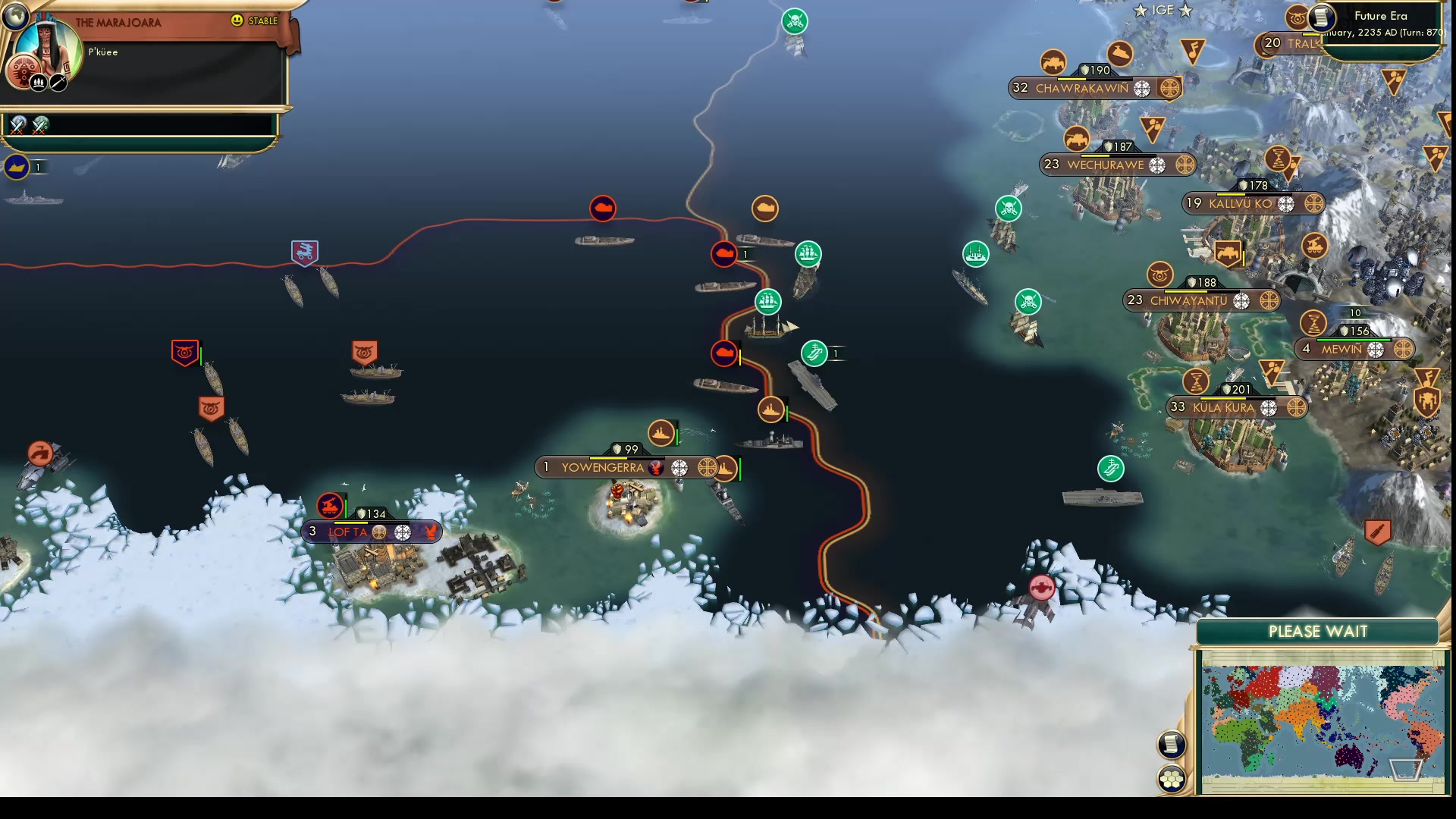
Task: Expand the minimap using the trapezoid corner control
Action: click(1405, 769)
